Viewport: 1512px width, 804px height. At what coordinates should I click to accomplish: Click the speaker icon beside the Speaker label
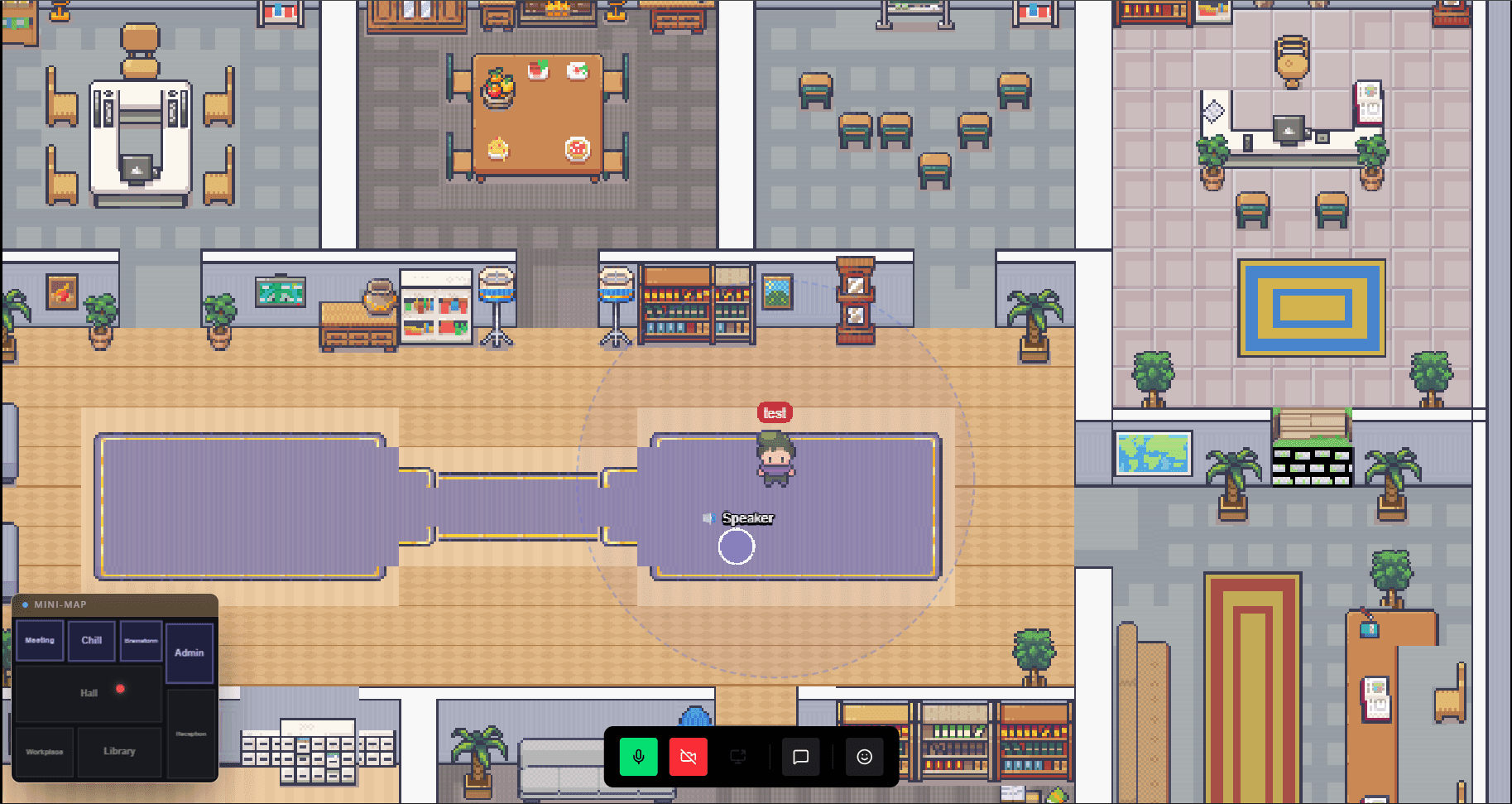[x=708, y=518]
